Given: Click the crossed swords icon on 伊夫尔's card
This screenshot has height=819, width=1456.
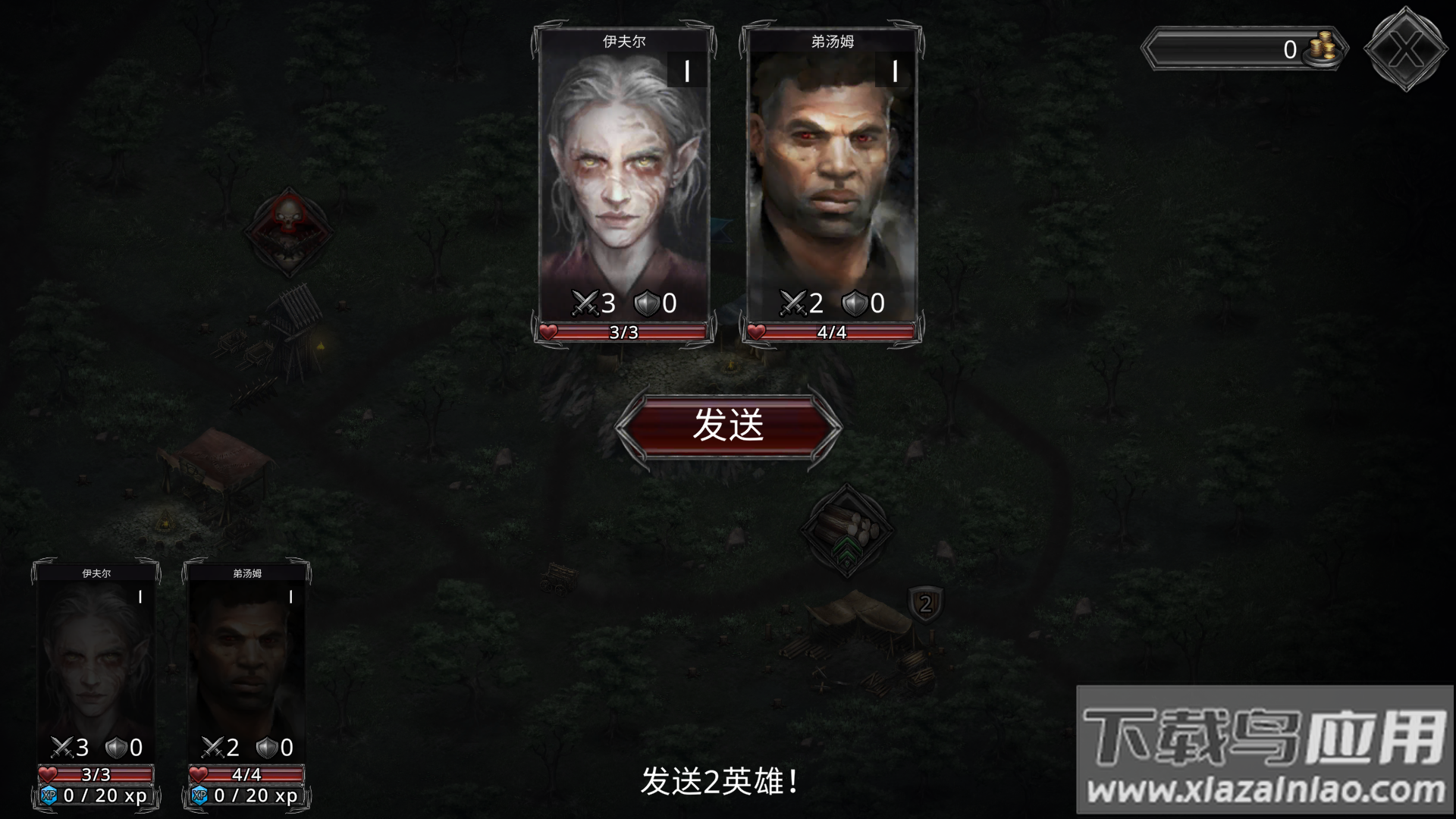Looking at the screenshot, I should [x=585, y=303].
